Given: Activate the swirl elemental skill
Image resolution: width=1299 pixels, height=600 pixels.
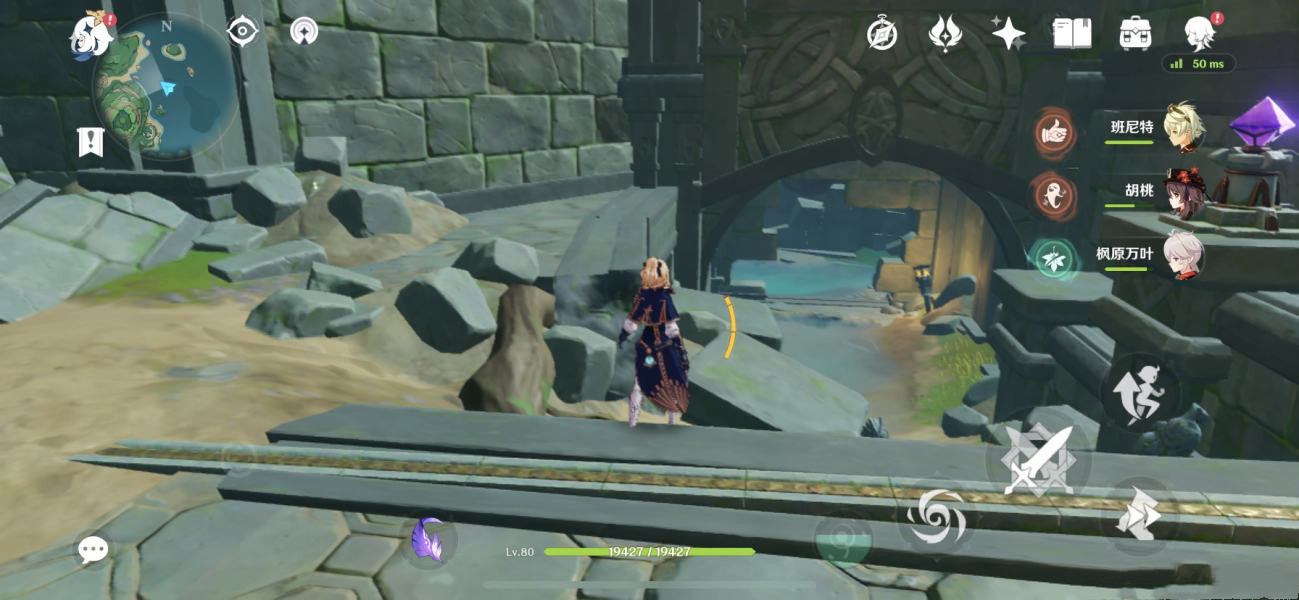Looking at the screenshot, I should coord(935,516).
